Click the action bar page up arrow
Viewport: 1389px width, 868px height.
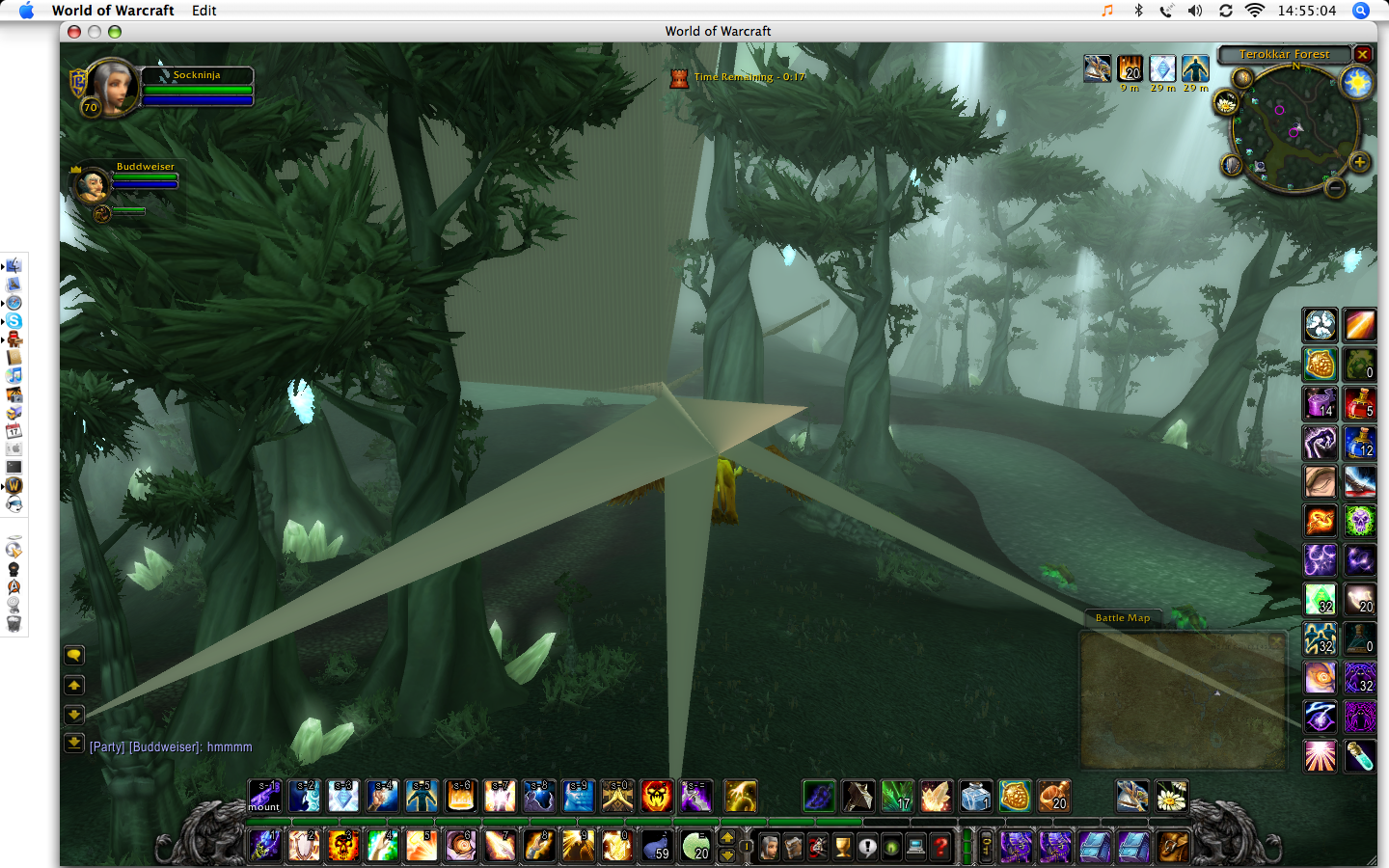pyautogui.click(x=727, y=837)
